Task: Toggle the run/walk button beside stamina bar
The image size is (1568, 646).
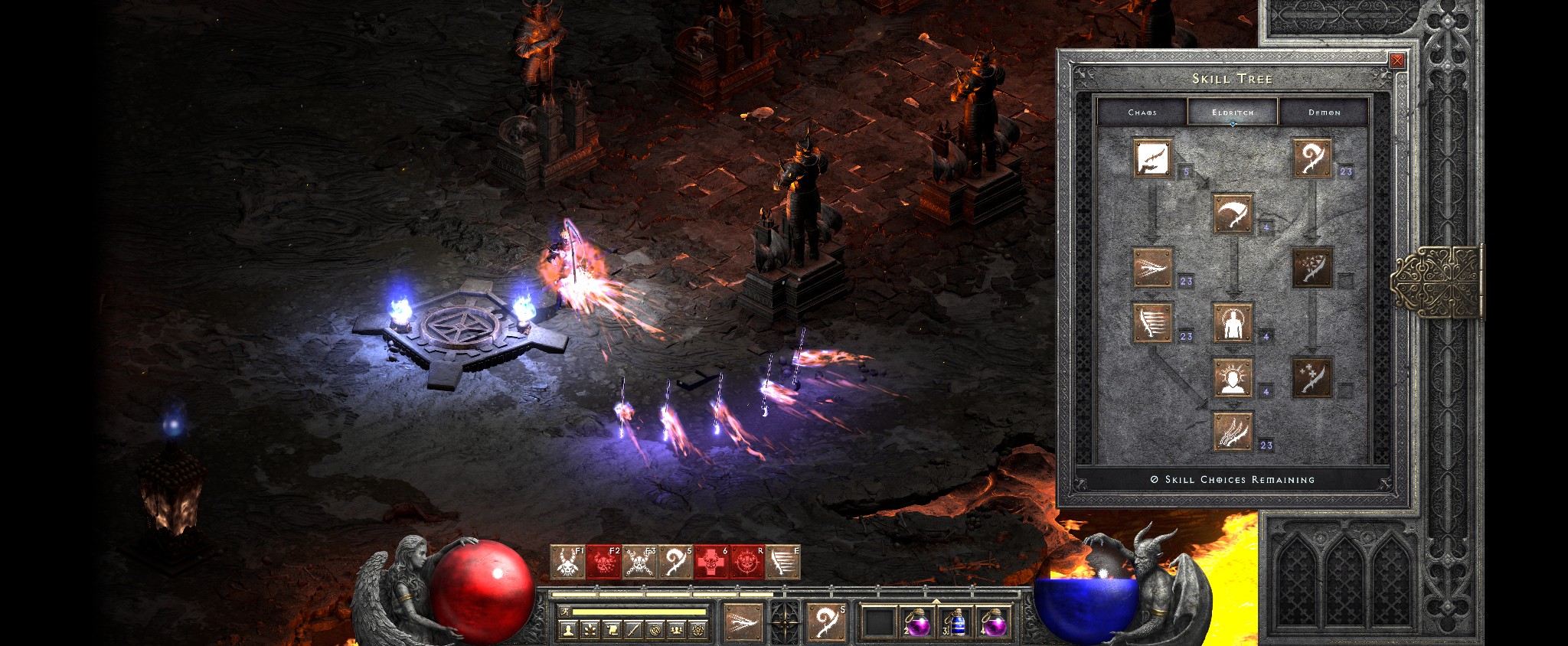Action: [x=564, y=612]
